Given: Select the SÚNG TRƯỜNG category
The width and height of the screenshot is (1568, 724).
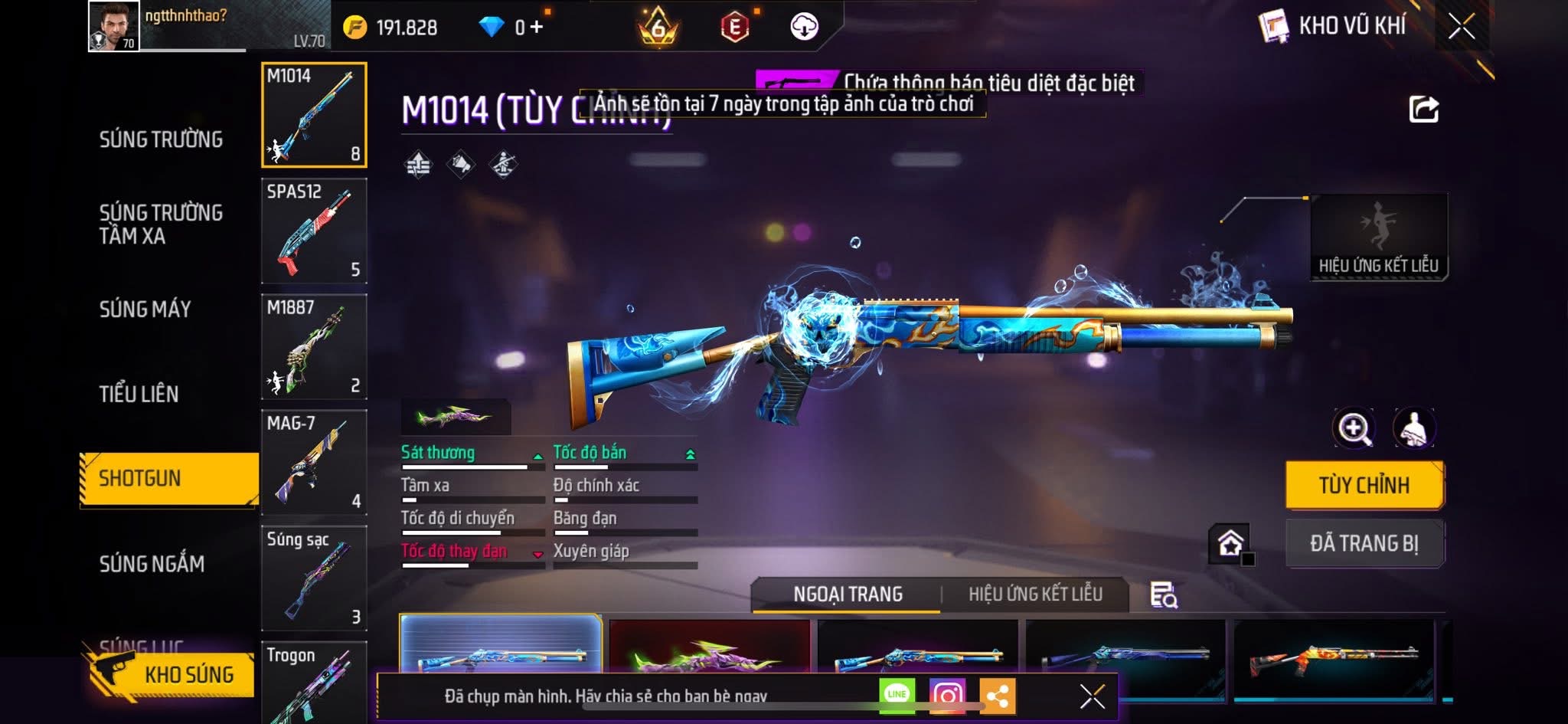Looking at the screenshot, I should pos(161,139).
